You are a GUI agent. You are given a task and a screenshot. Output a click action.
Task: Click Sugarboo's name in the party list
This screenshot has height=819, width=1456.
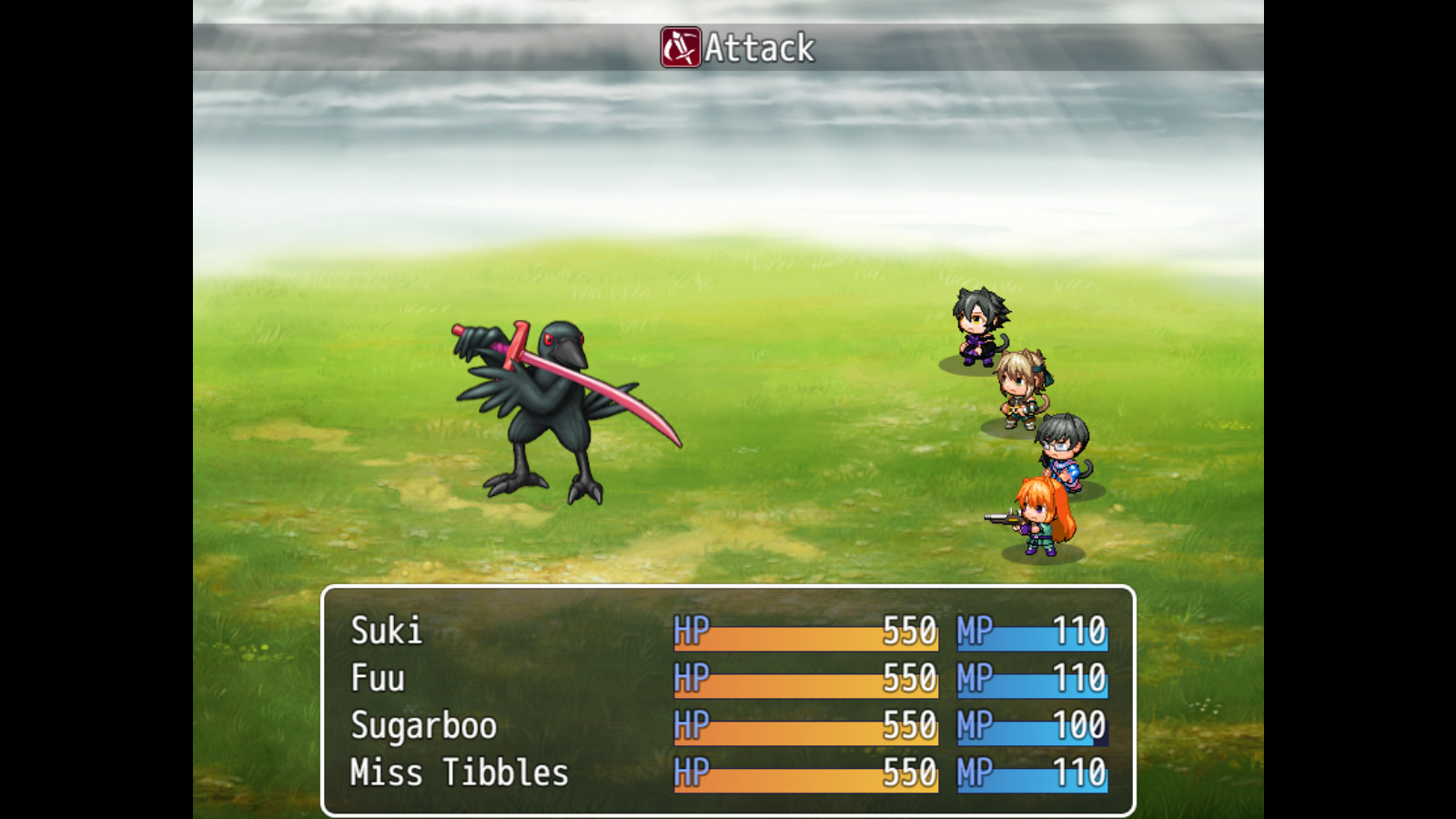[423, 725]
